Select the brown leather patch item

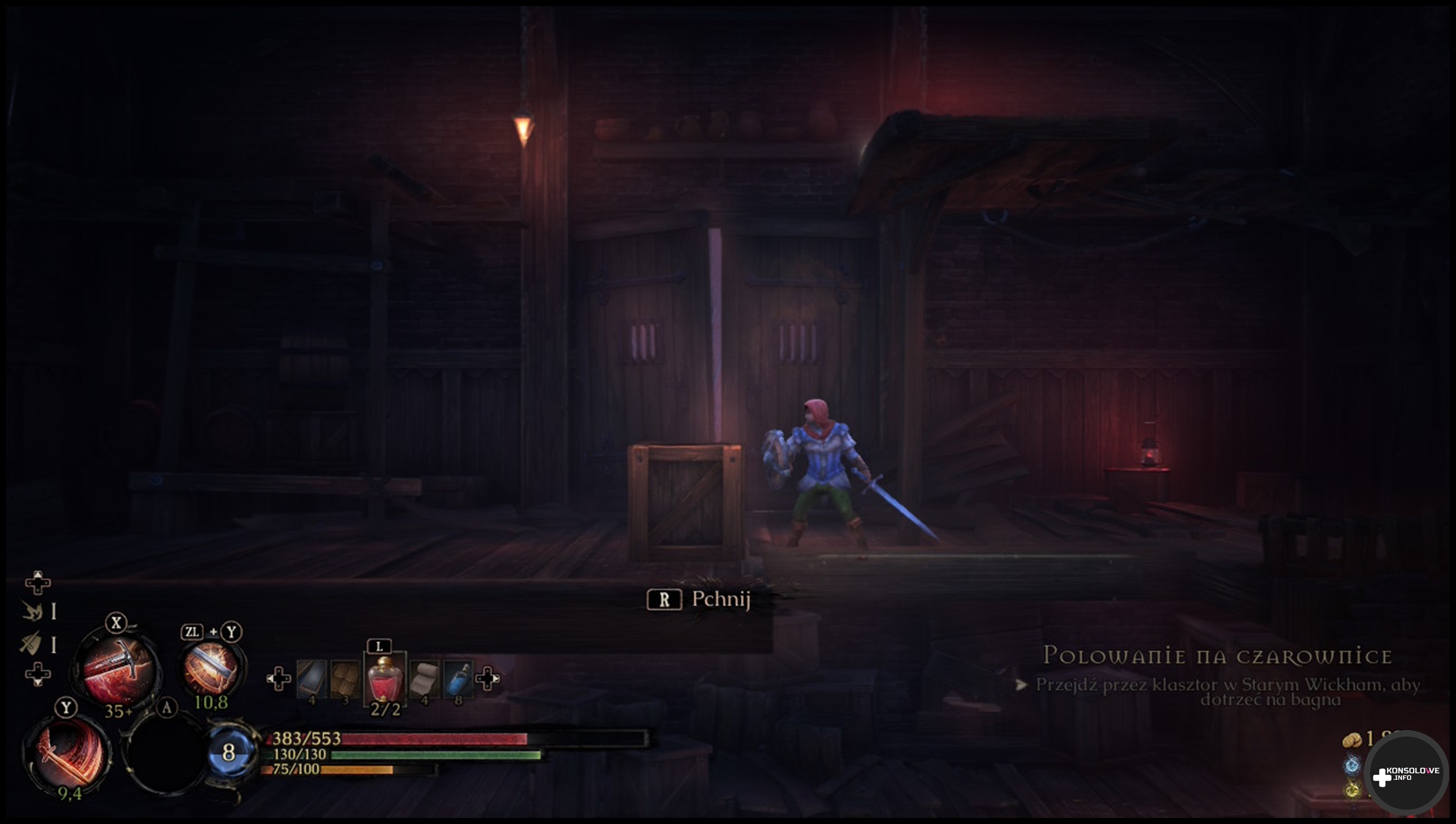tap(345, 678)
